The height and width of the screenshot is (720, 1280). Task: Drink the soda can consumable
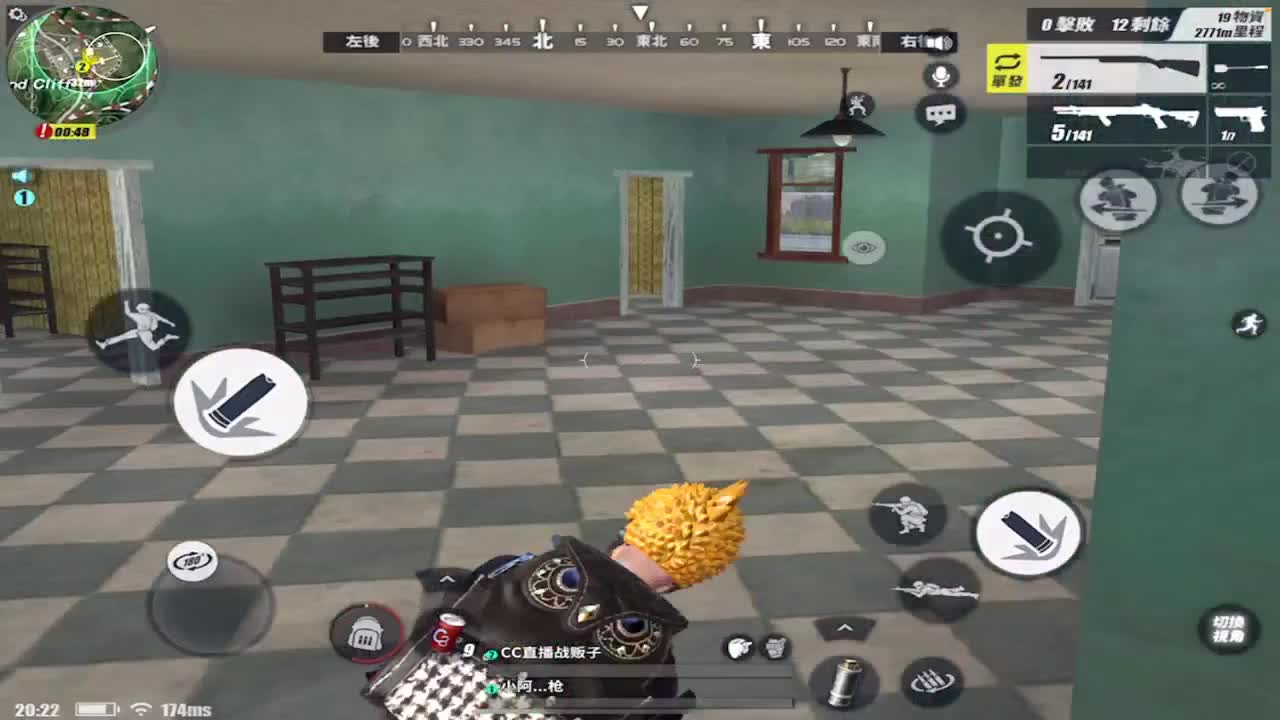448,633
